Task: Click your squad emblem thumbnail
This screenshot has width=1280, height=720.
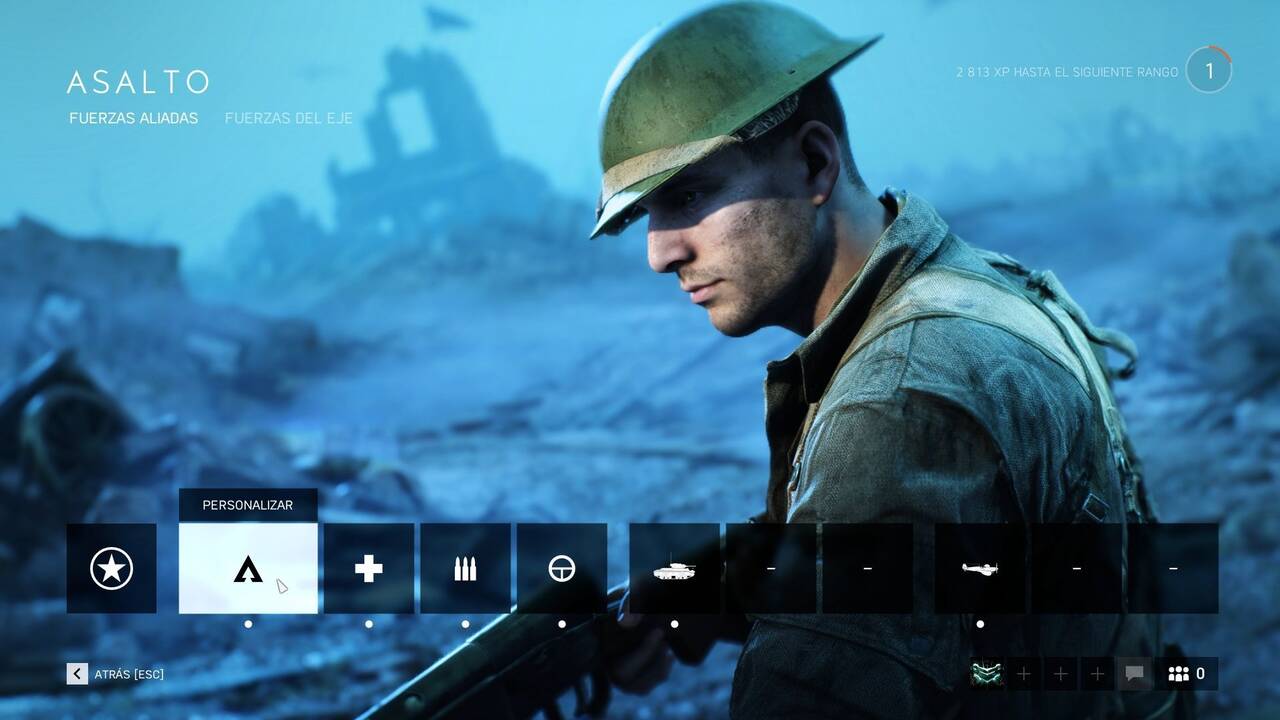Action: (x=985, y=673)
